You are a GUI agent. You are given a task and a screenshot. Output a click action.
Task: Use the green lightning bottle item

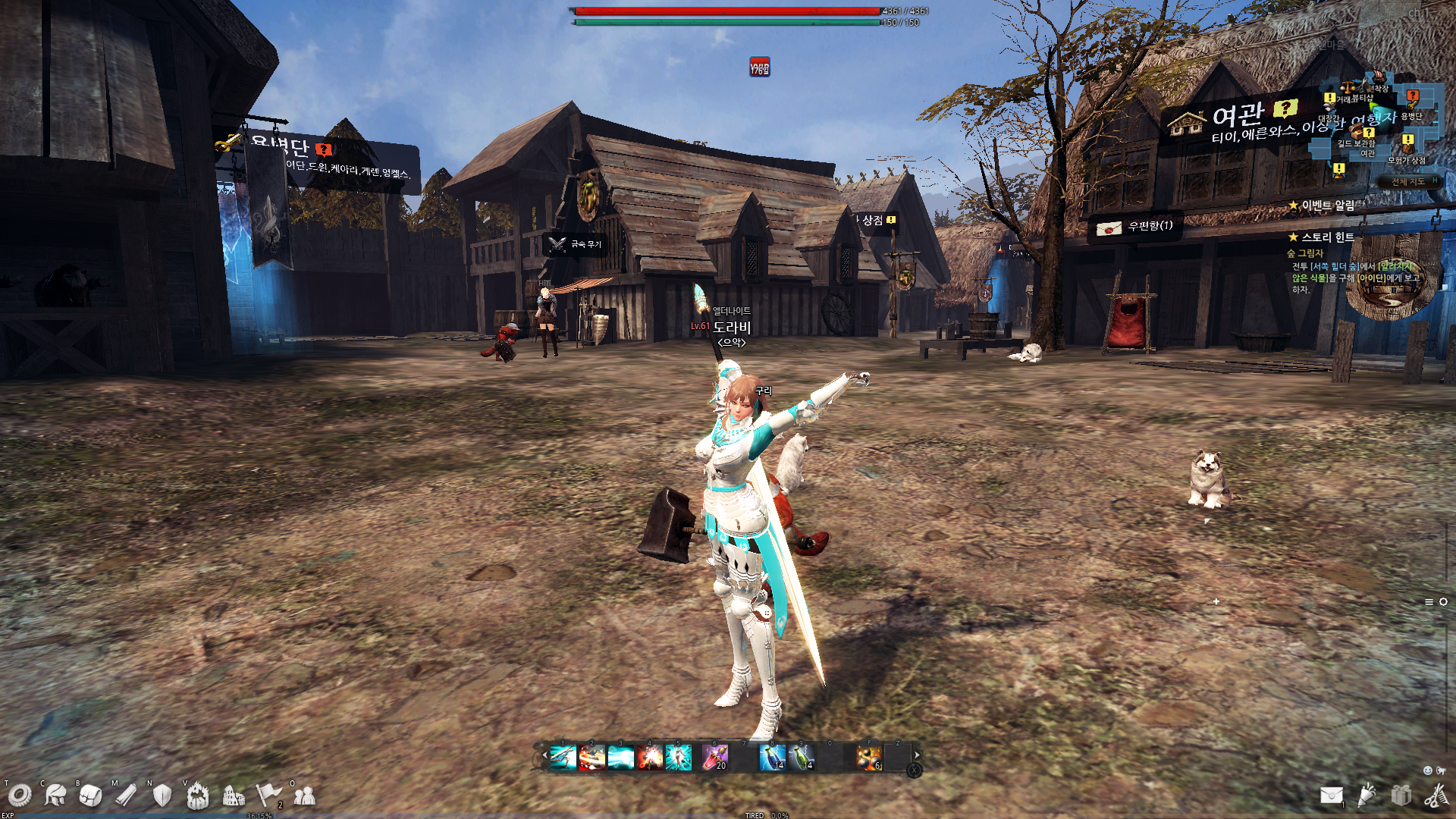(x=801, y=757)
